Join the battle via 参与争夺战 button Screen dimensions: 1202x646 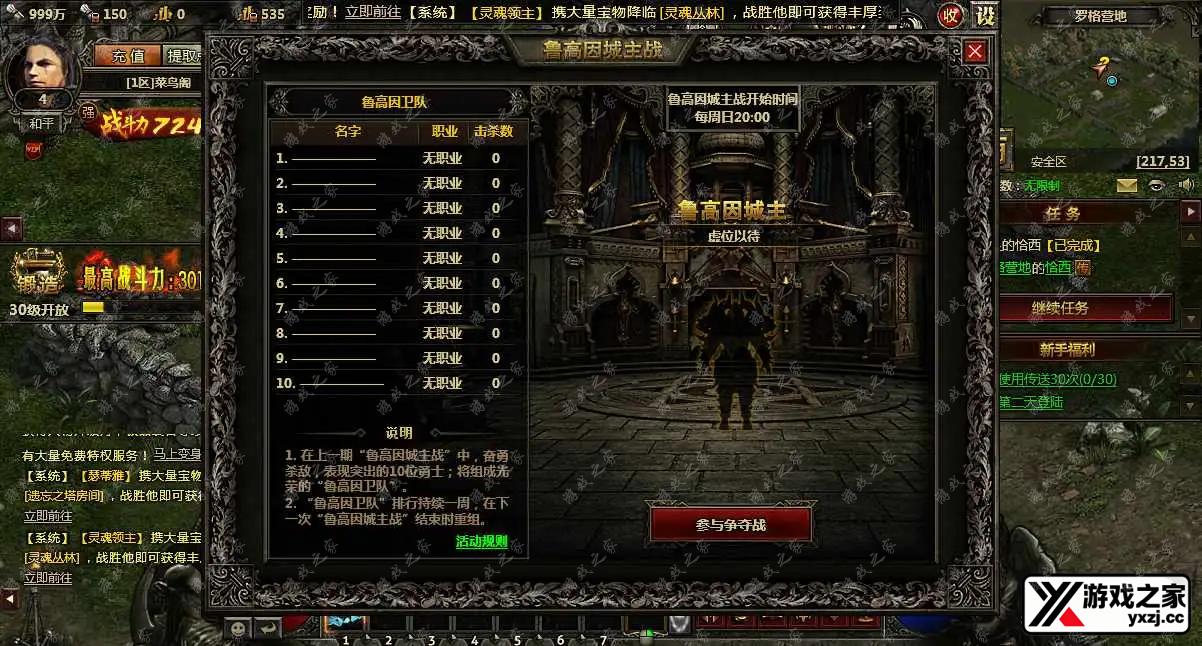click(x=730, y=525)
